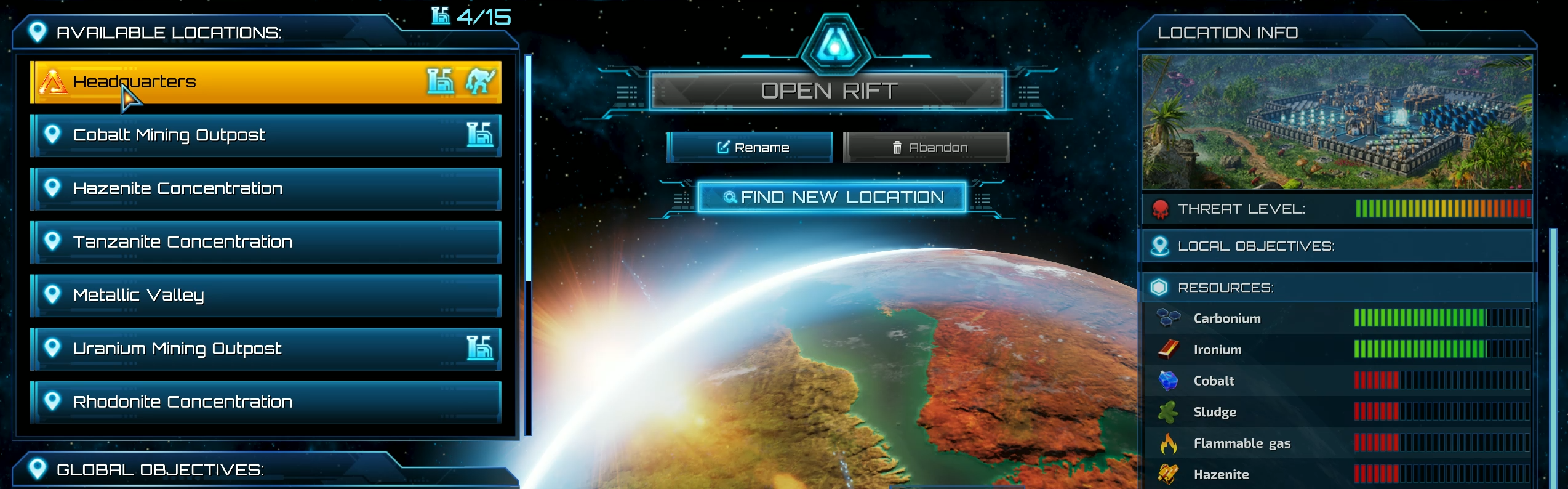Abandon the selected location
The image size is (1568, 489).
pos(926,147)
